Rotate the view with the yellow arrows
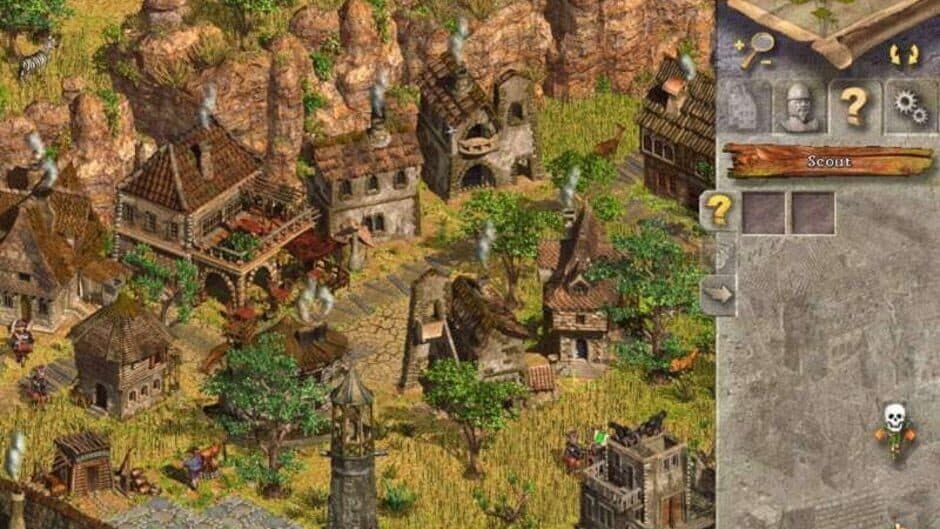 pyautogui.click(x=903, y=54)
